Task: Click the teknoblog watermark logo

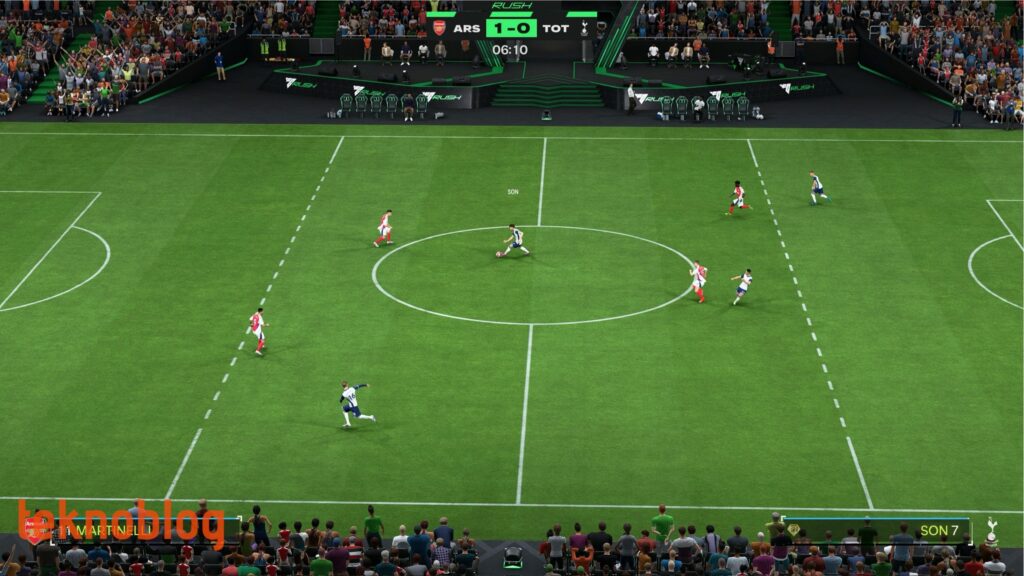Action: click(120, 522)
